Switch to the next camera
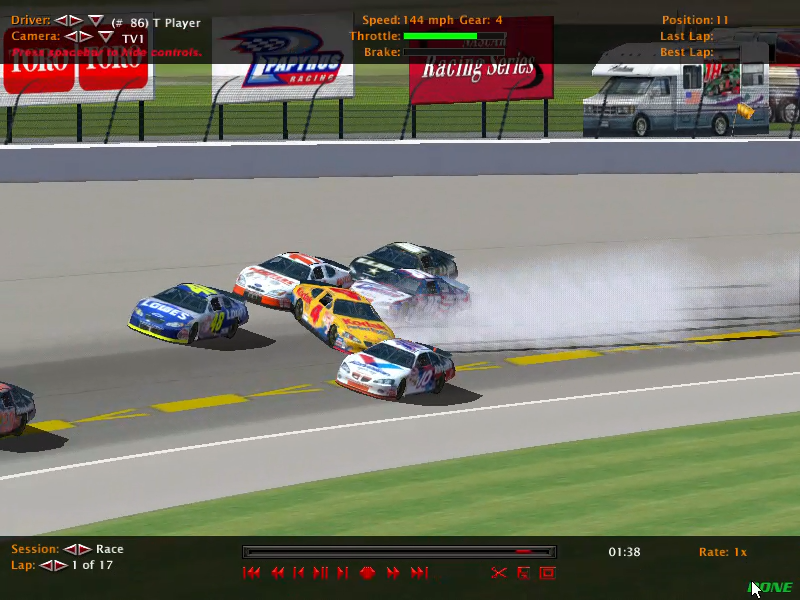The height and width of the screenshot is (600, 800). (x=86, y=37)
